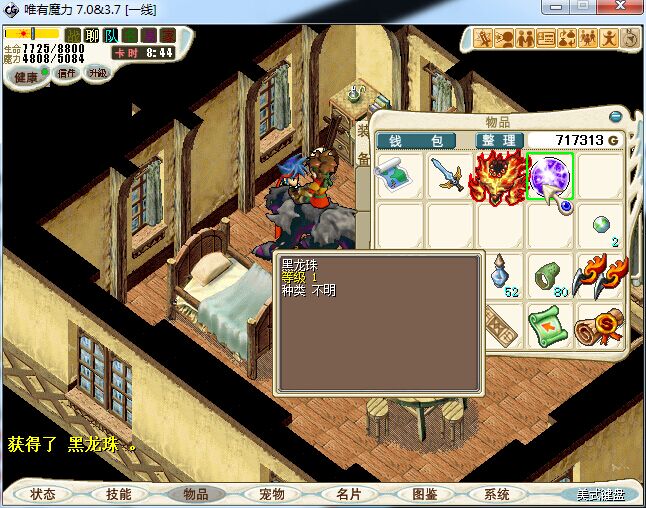Click the 健康 health status button
The height and width of the screenshot is (508, 646).
[x=26, y=77]
